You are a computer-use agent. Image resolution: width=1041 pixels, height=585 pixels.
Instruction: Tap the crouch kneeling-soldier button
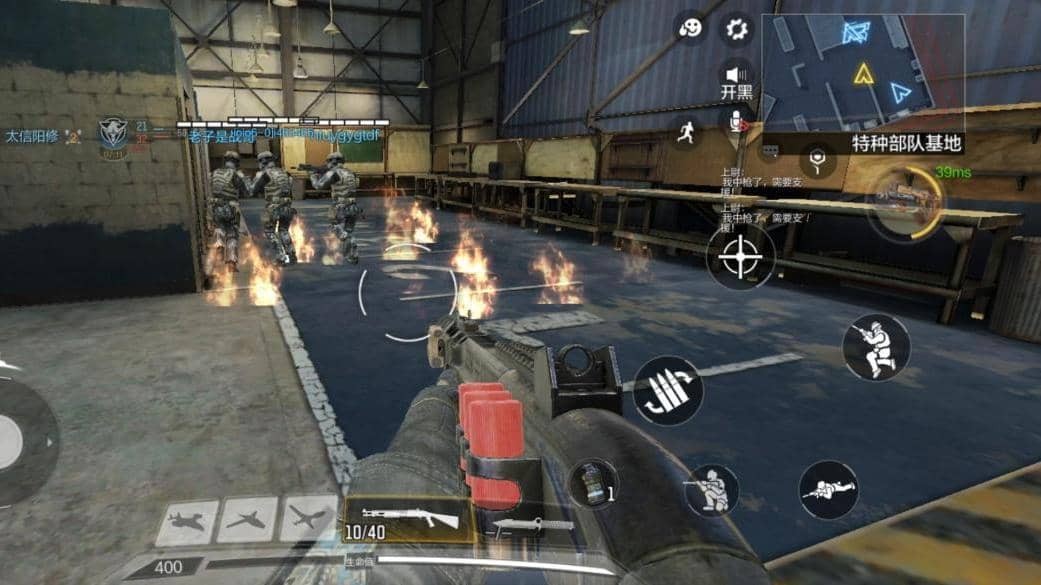pos(711,490)
